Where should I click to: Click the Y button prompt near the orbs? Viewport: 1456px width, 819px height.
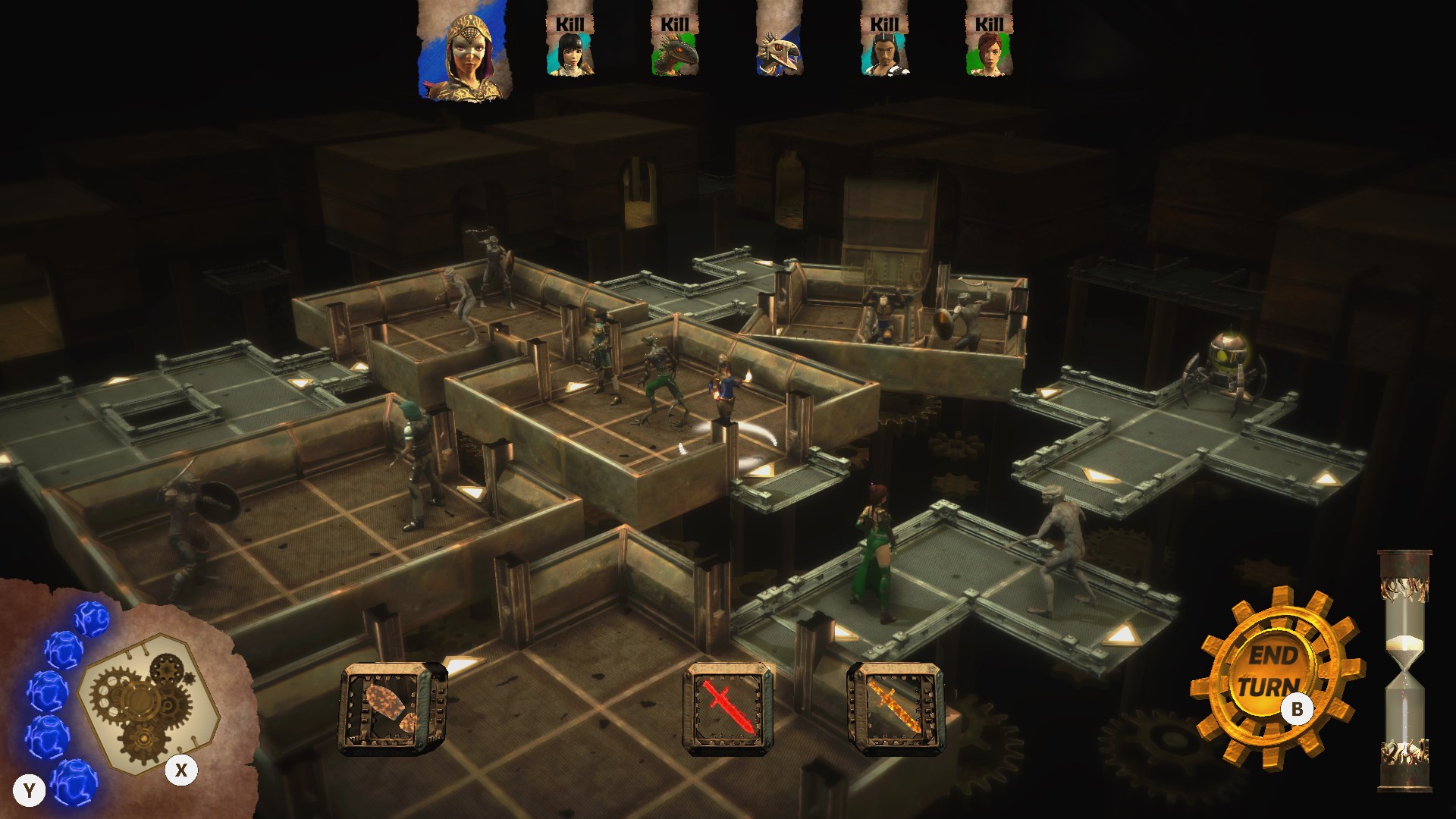(30, 789)
